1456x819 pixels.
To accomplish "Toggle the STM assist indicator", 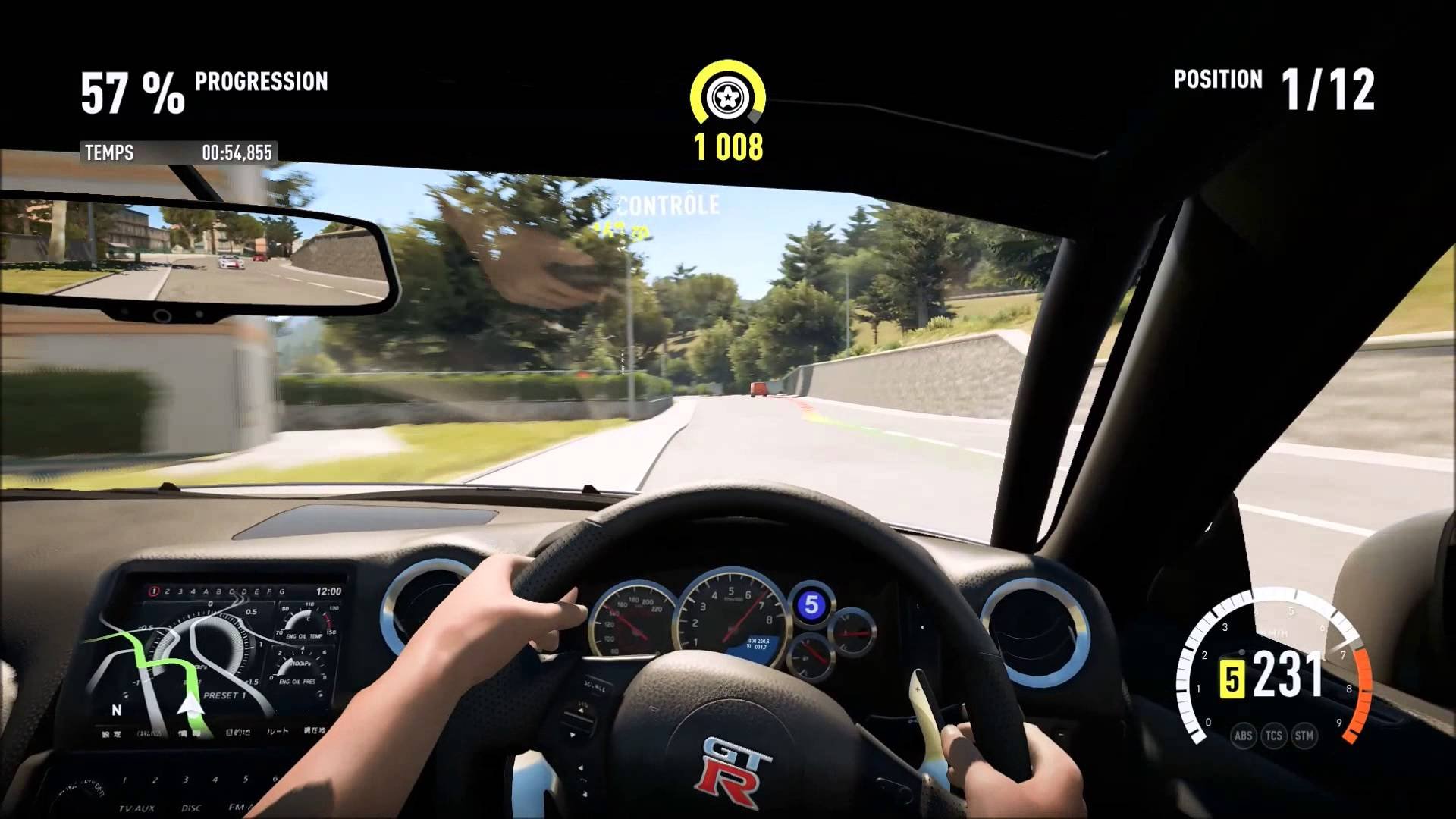I will 1304,735.
